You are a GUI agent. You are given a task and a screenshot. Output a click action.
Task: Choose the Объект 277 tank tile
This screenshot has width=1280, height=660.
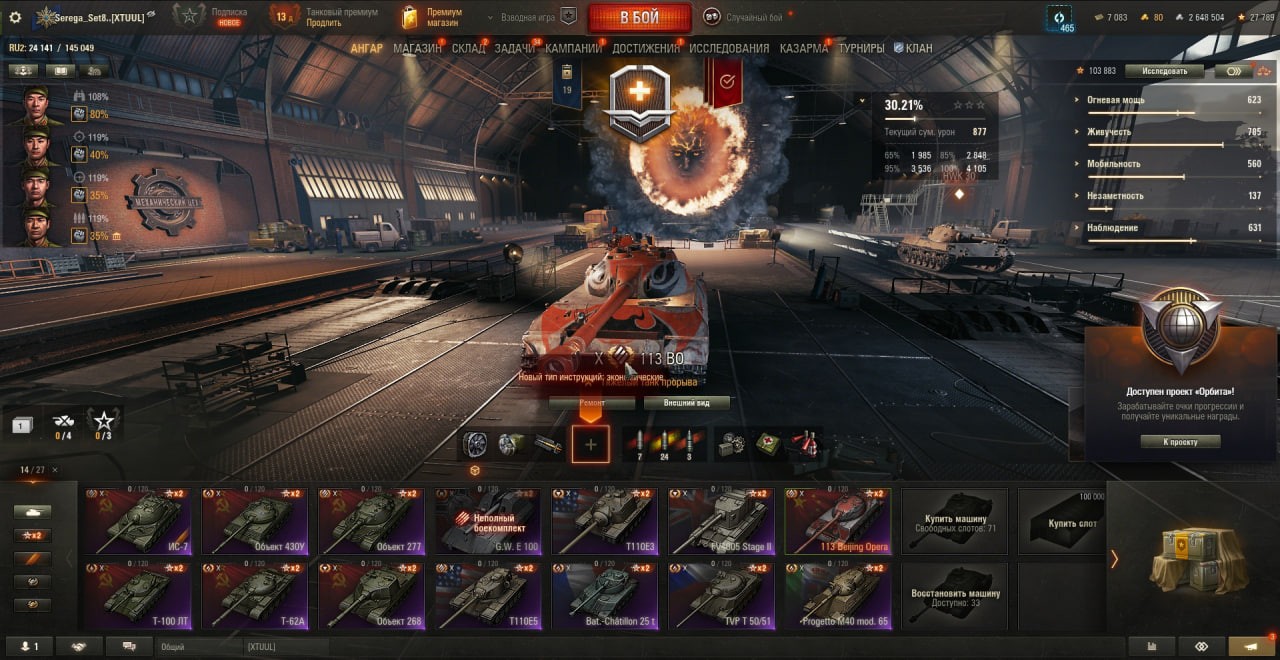point(371,521)
